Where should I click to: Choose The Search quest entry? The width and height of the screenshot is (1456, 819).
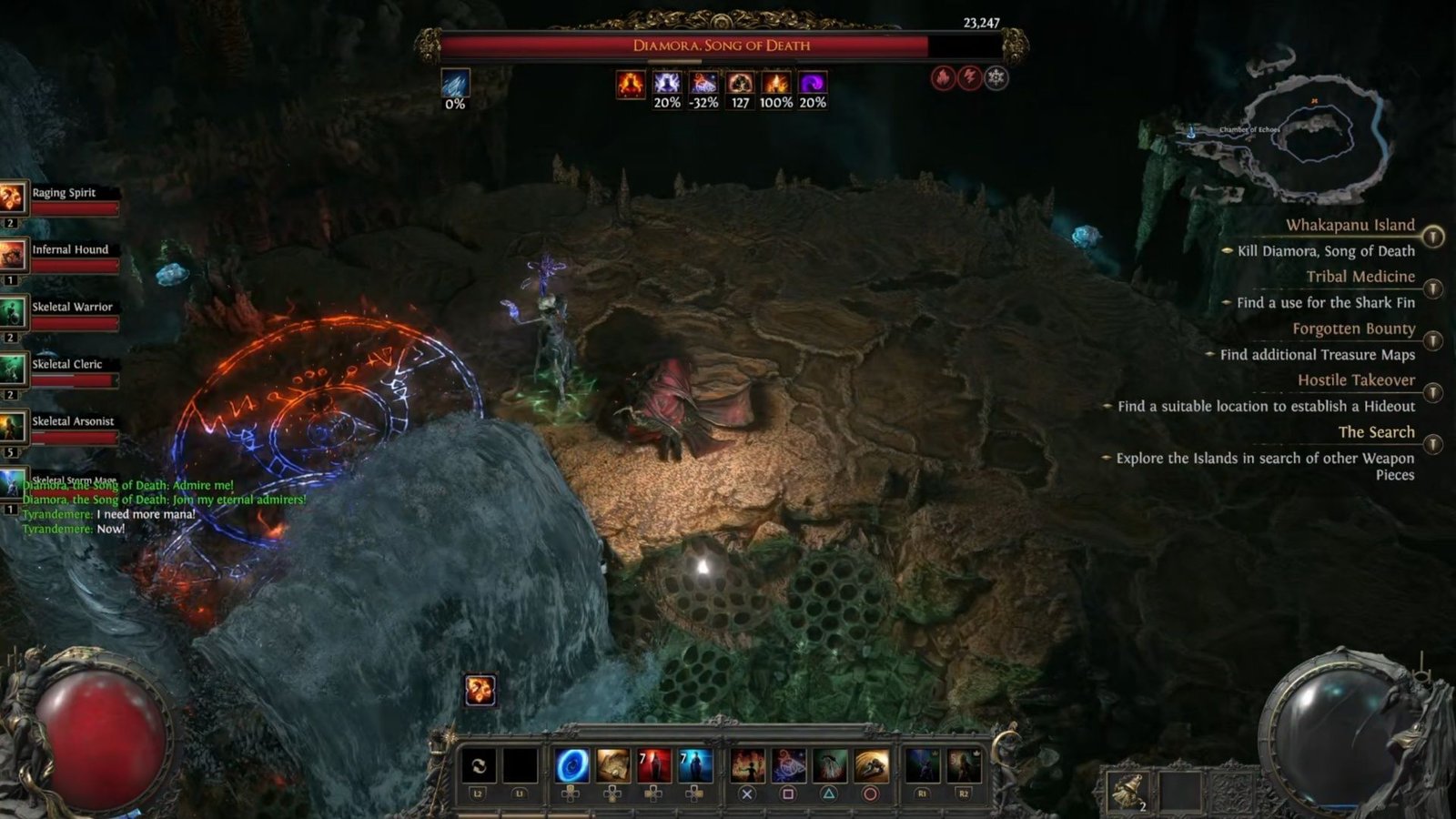[1376, 432]
